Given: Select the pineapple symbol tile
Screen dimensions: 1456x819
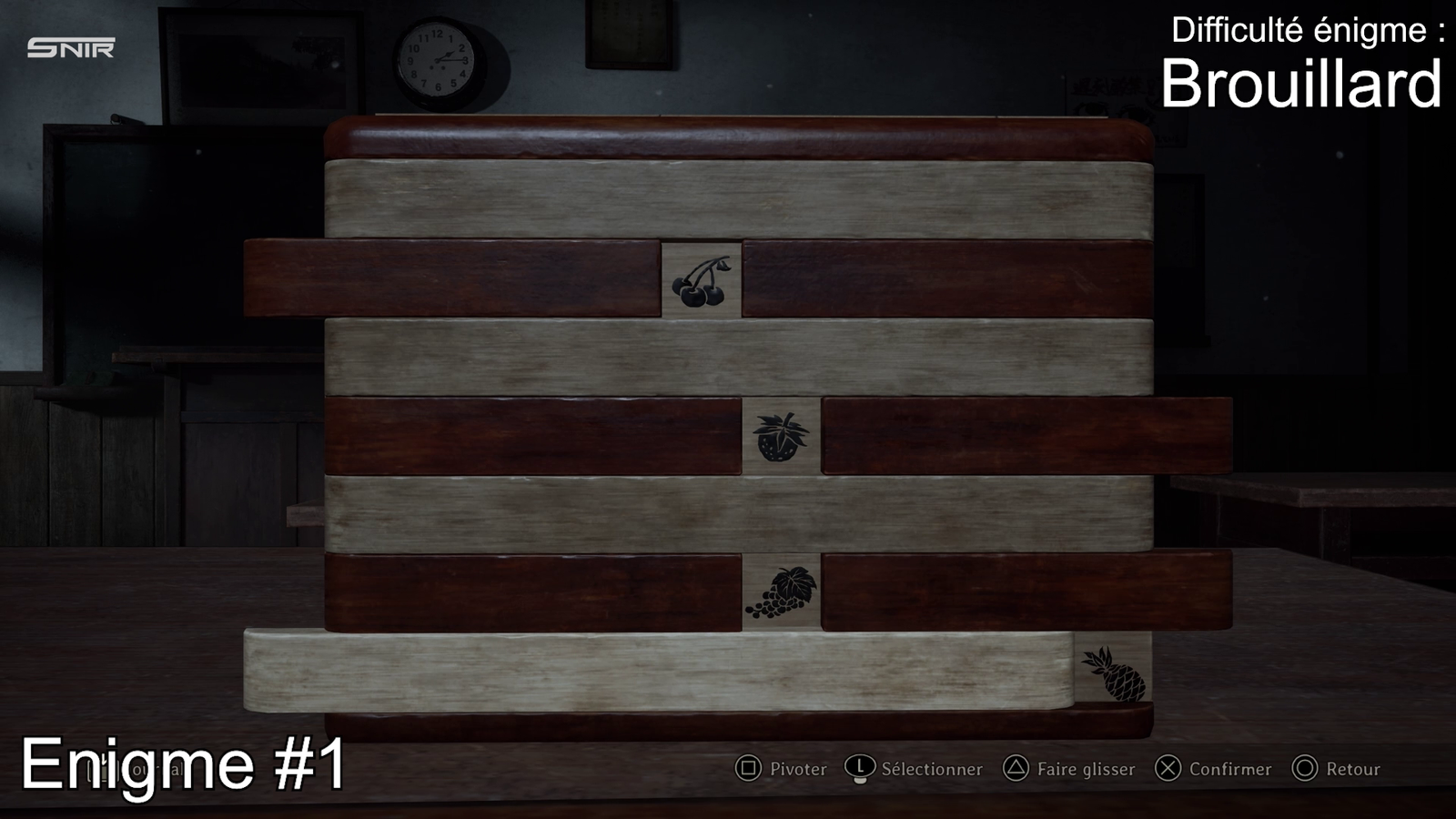Looking at the screenshot, I should tap(1113, 672).
